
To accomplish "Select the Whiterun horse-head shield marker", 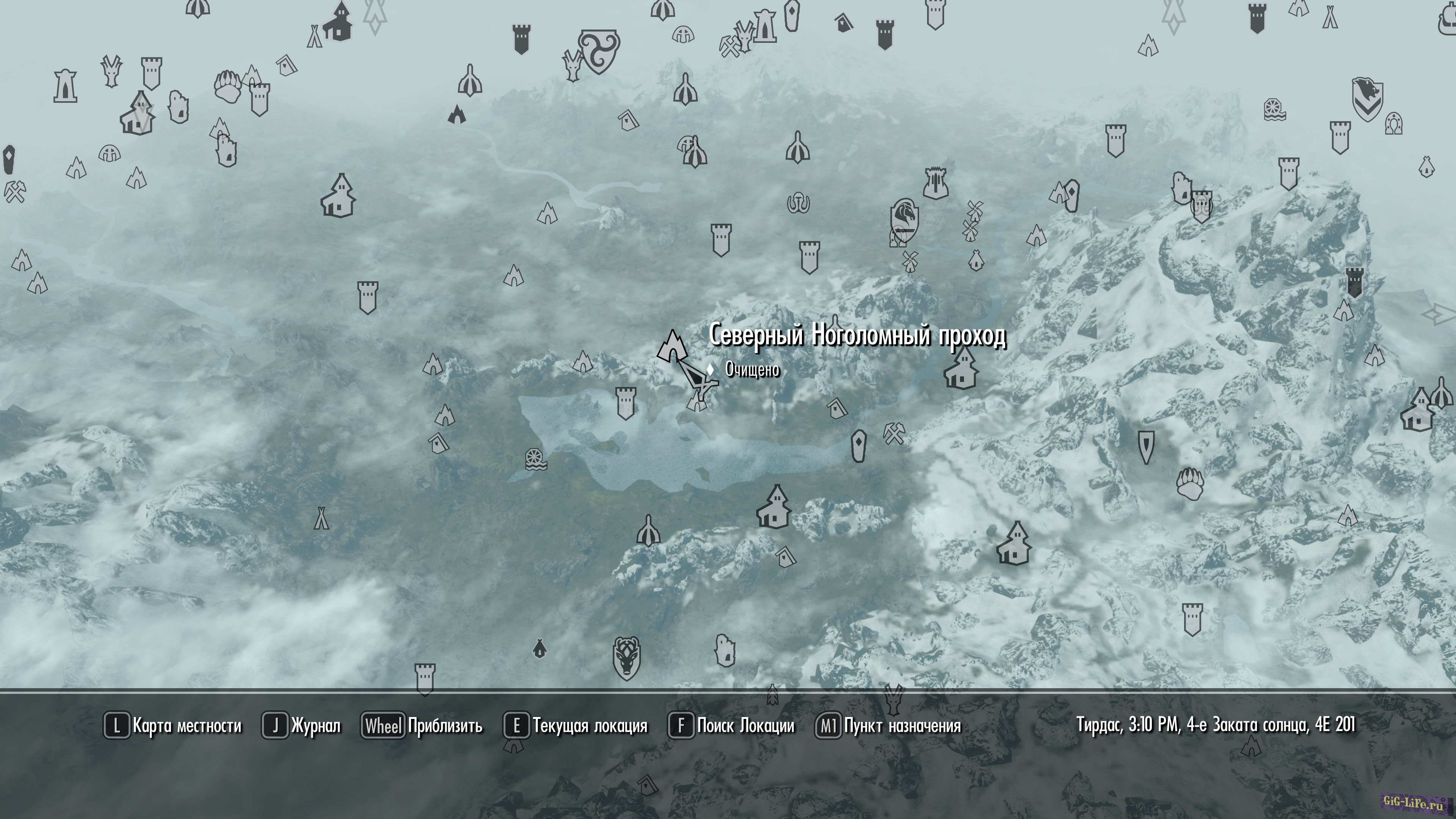I will (904, 218).
